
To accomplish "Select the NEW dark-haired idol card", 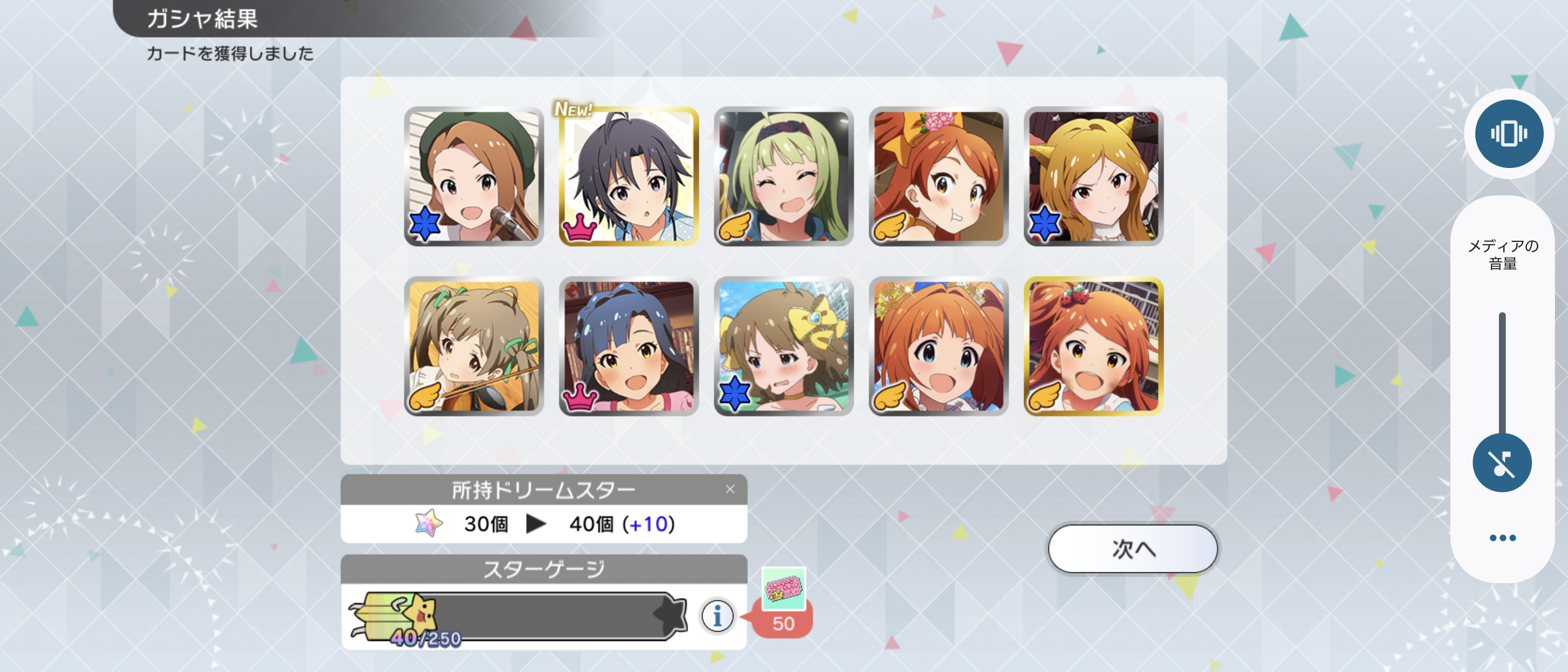I will pos(628,177).
